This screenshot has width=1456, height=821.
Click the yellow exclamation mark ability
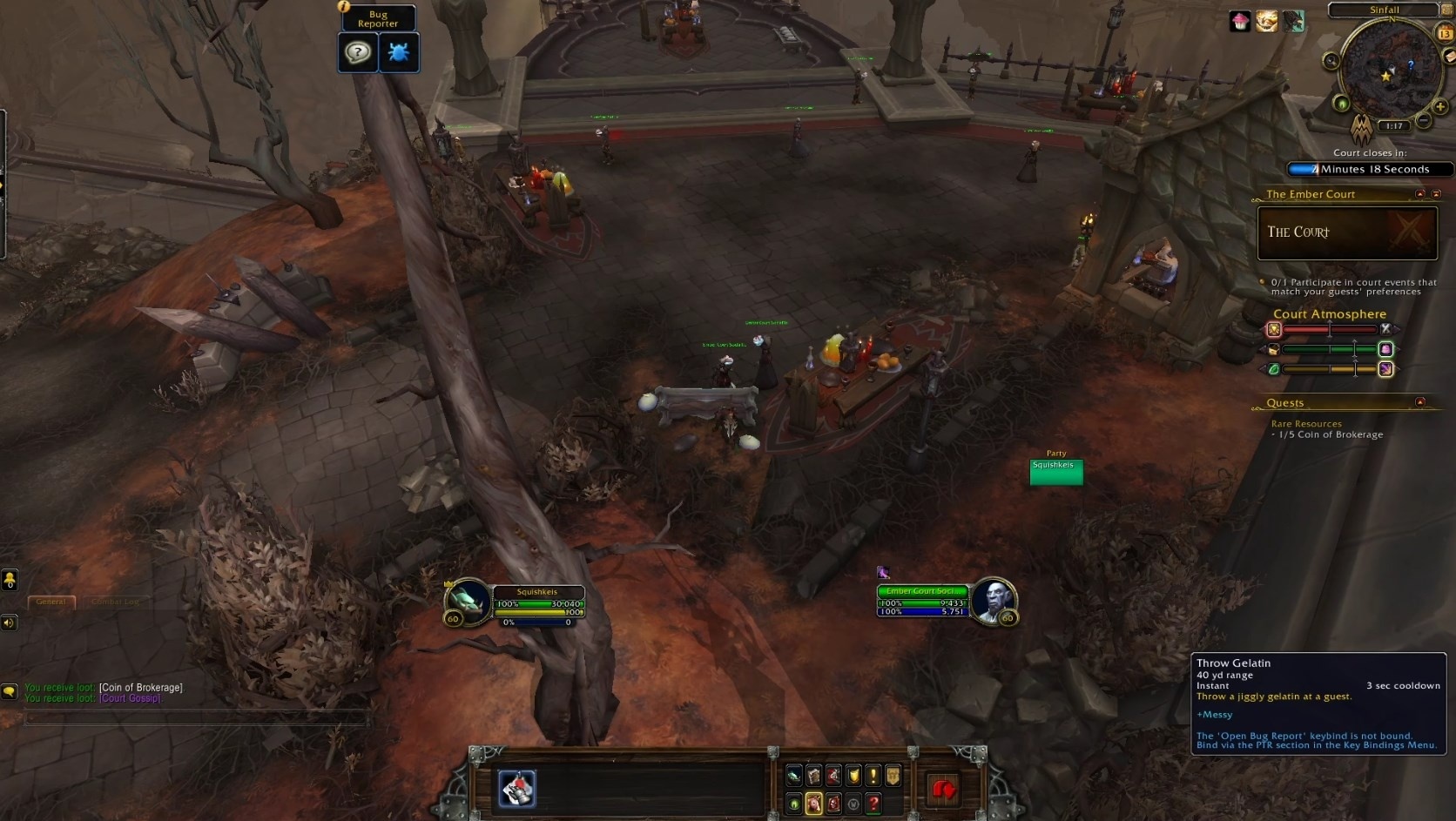coord(873,776)
